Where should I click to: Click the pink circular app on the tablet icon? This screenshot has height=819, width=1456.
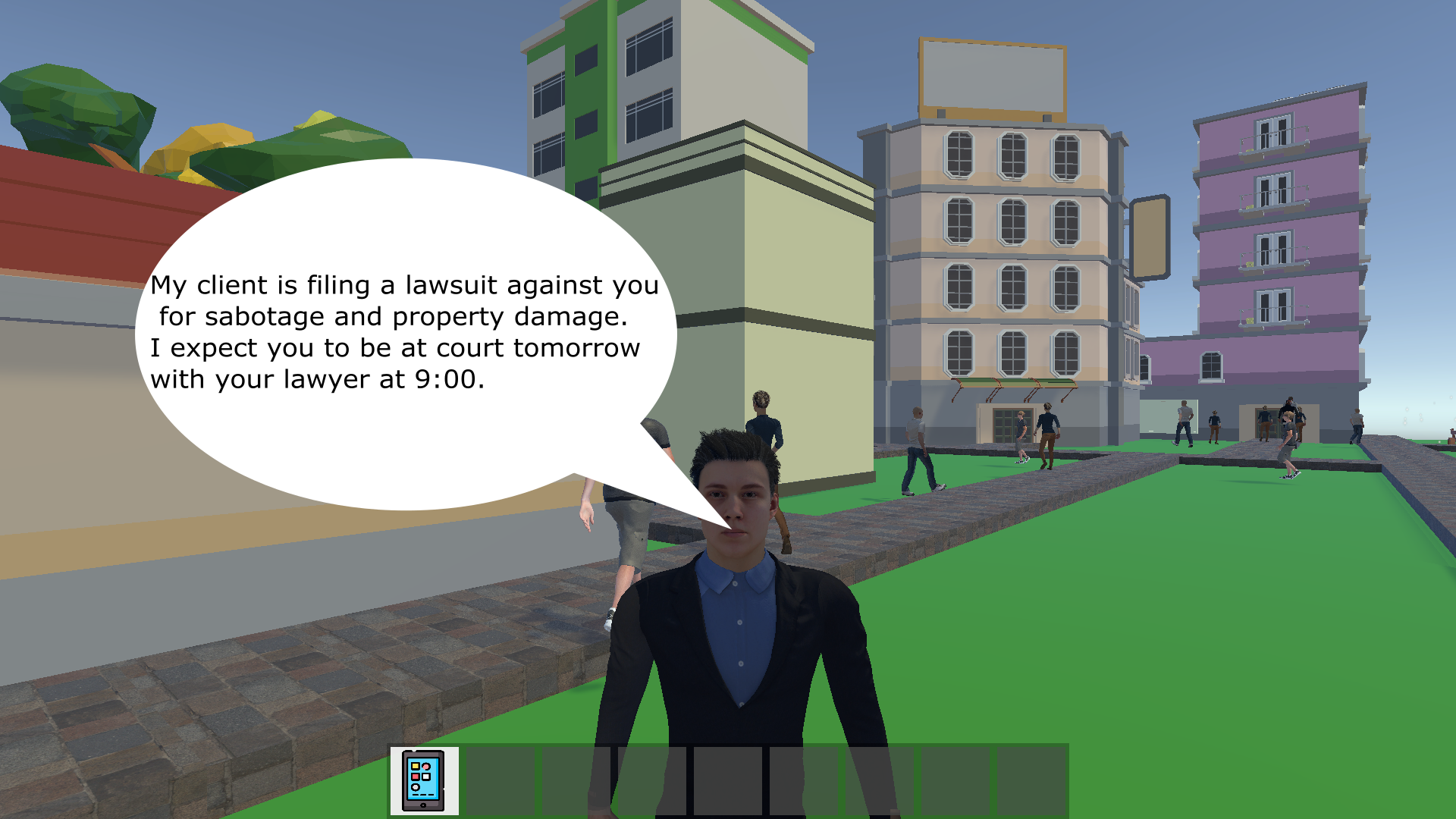click(x=426, y=767)
